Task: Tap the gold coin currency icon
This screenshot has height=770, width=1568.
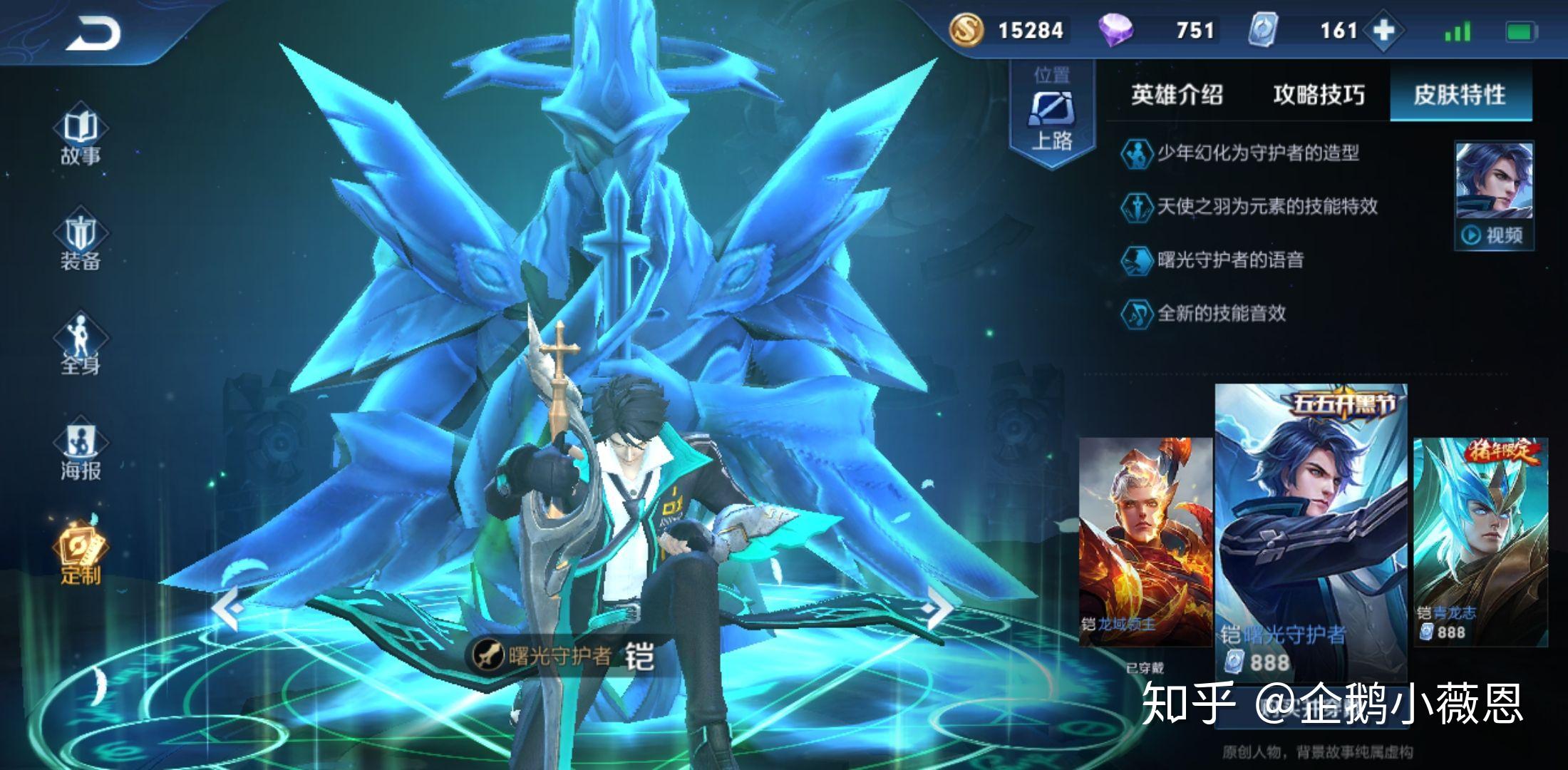Action: click(966, 31)
